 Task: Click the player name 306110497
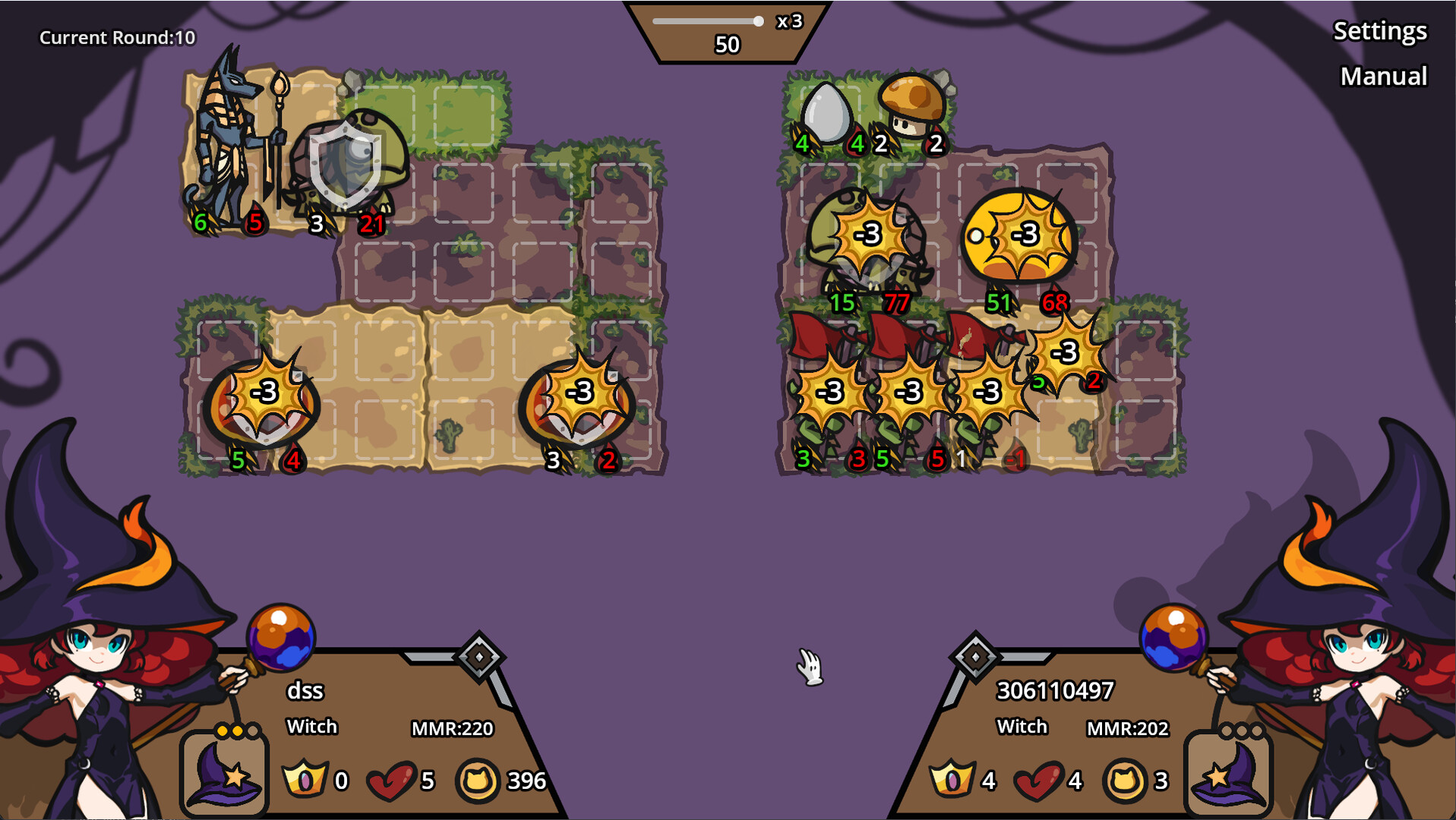point(1056,689)
